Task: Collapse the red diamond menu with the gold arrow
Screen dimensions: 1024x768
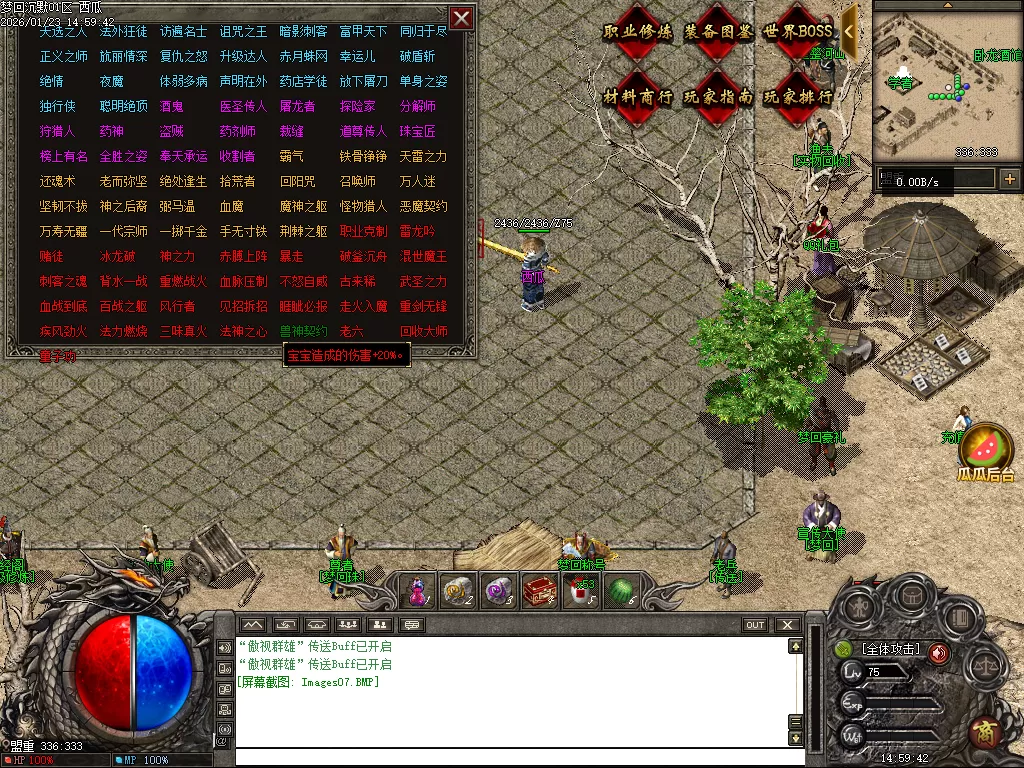Action: pyautogui.click(x=849, y=31)
